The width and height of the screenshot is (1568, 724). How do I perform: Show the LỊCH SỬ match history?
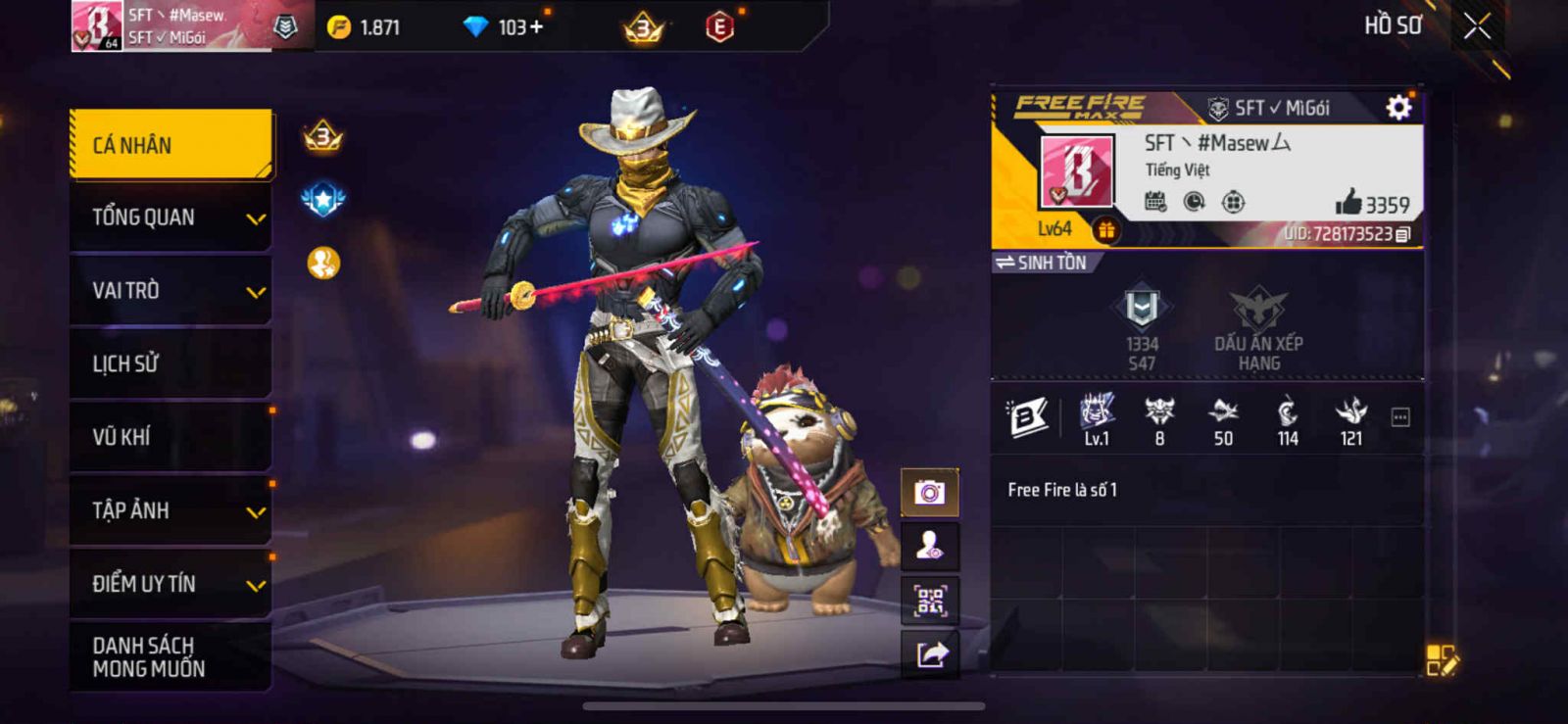pos(171,363)
